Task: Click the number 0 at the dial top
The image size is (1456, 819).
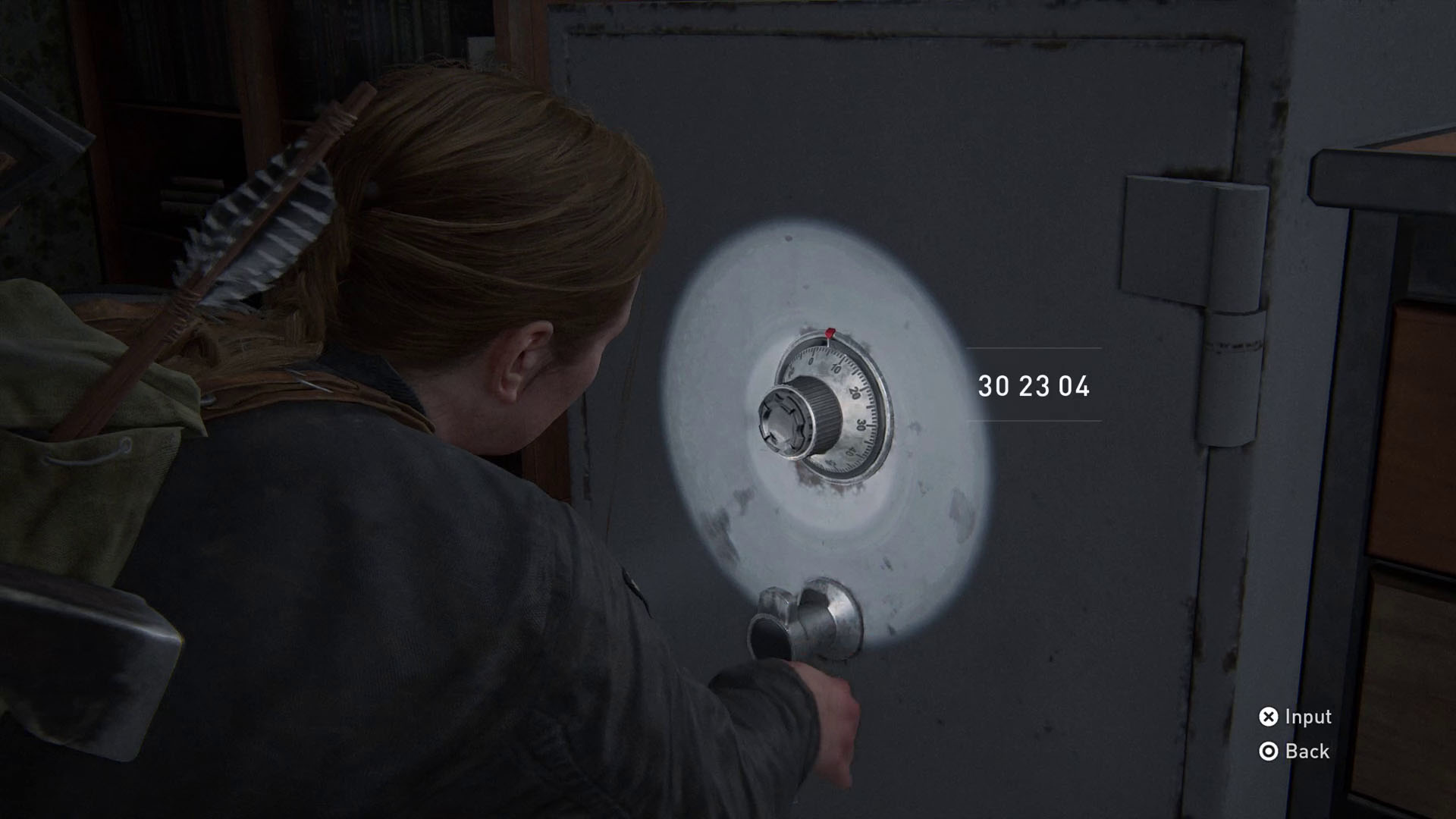Action: point(812,360)
